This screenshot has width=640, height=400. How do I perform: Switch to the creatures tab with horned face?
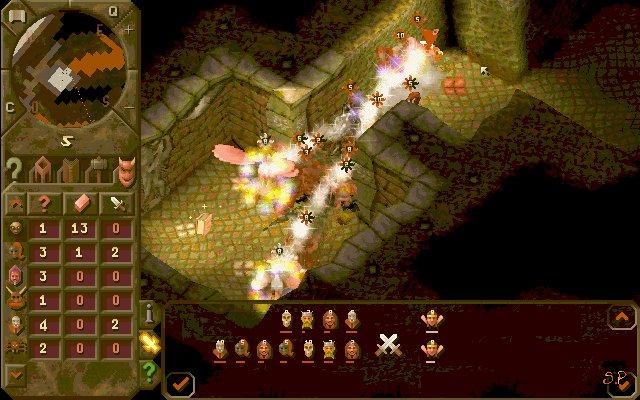click(125, 168)
